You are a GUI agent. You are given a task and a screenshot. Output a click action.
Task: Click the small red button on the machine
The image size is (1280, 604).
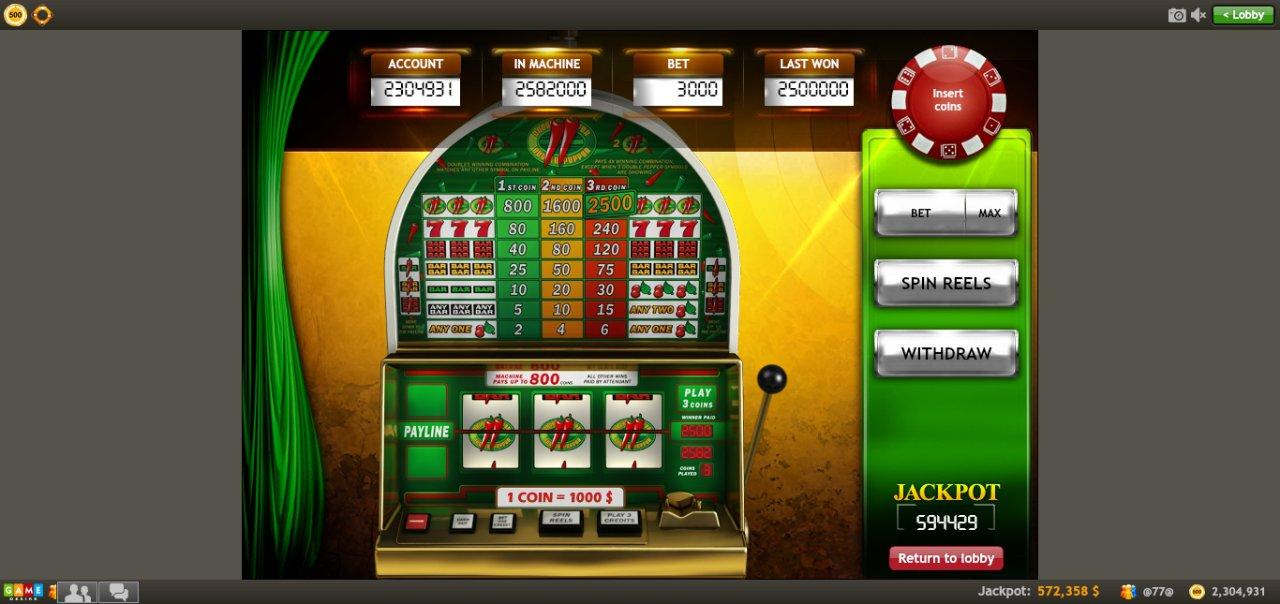tap(417, 521)
